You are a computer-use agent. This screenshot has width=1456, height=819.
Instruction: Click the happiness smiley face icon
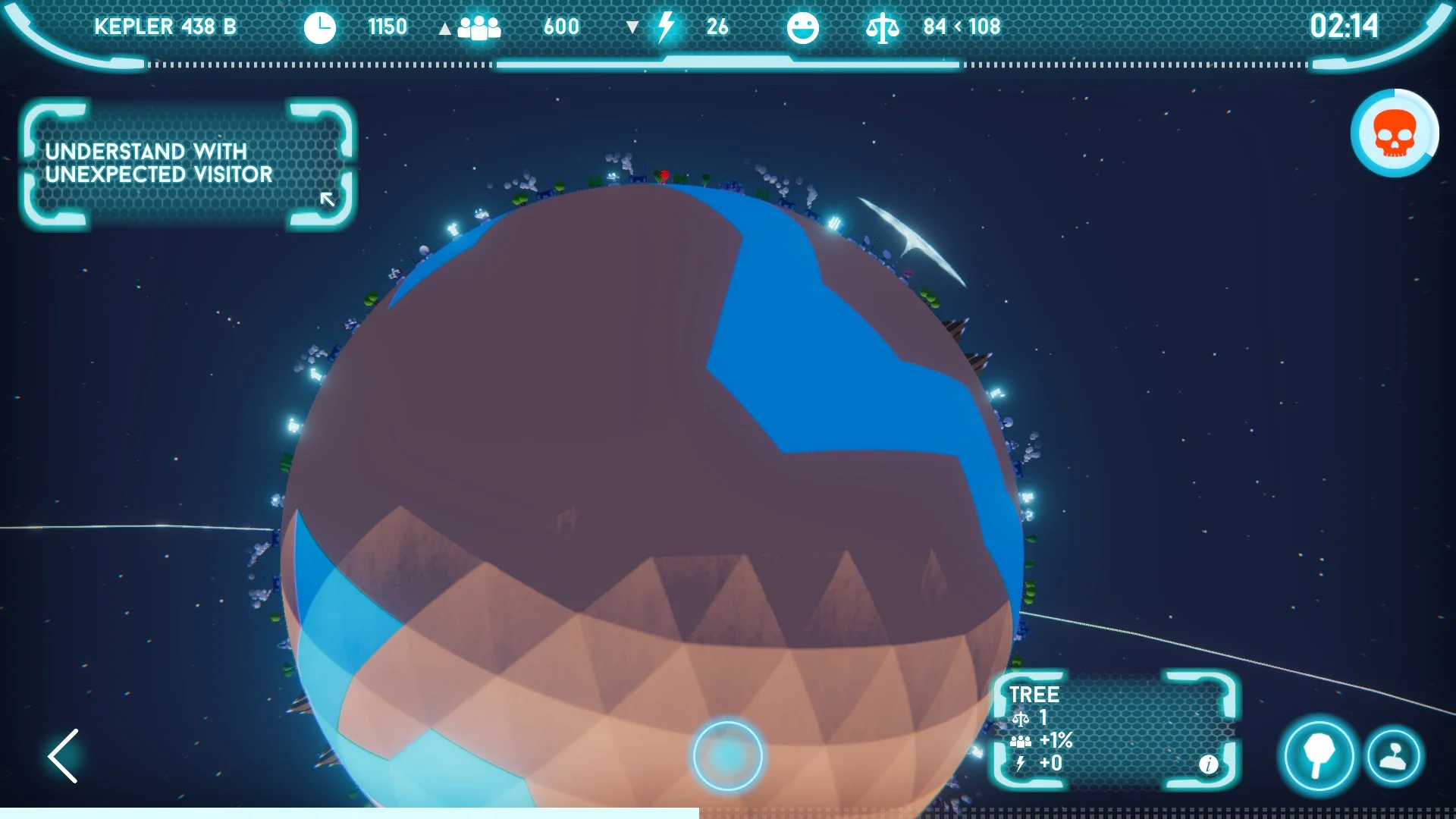click(803, 27)
